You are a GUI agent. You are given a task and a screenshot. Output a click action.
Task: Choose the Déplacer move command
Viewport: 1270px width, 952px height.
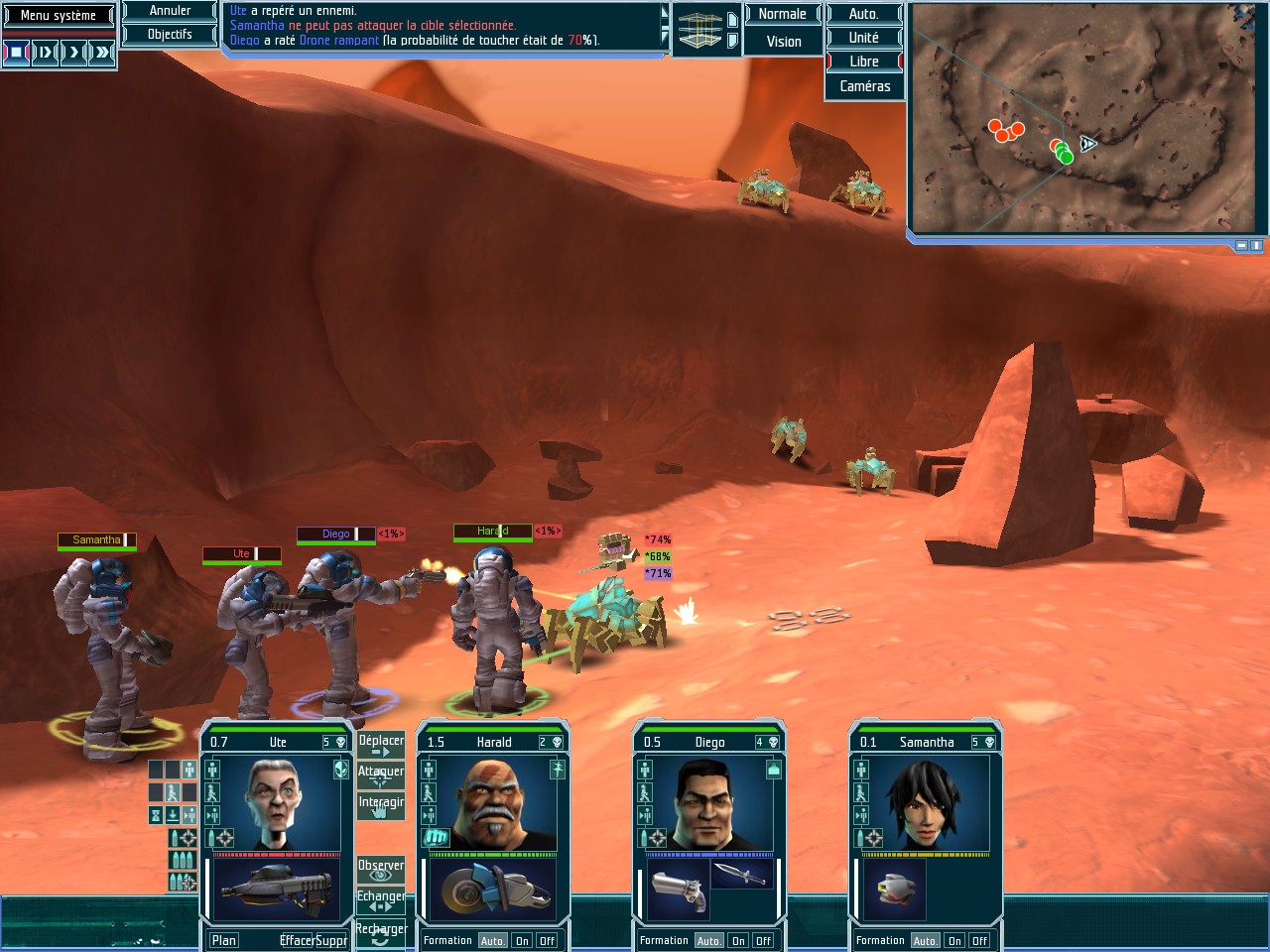click(381, 746)
